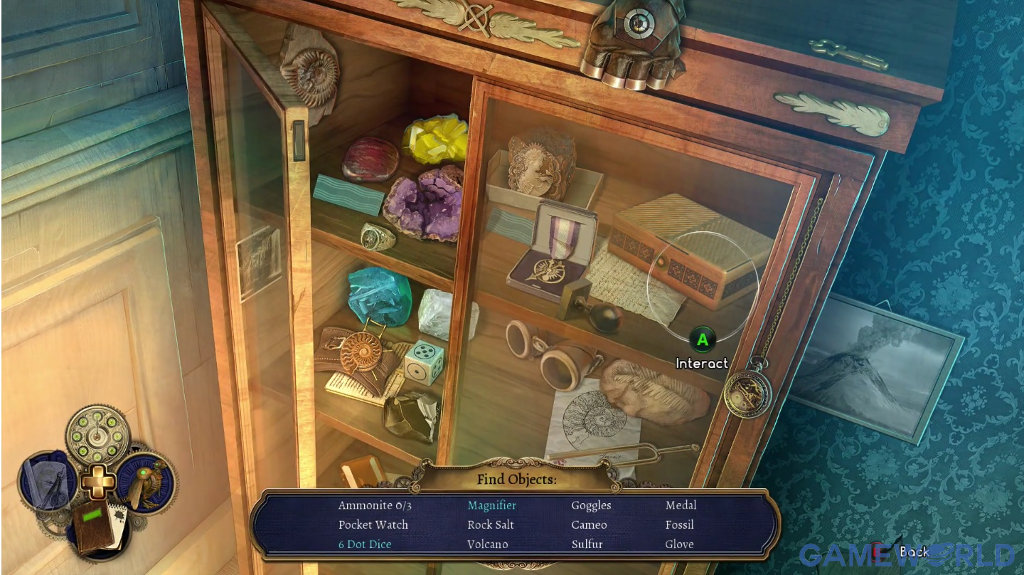1024x575 pixels.
Task: Select the 'Magnifier' list entry
Action: tap(492, 506)
